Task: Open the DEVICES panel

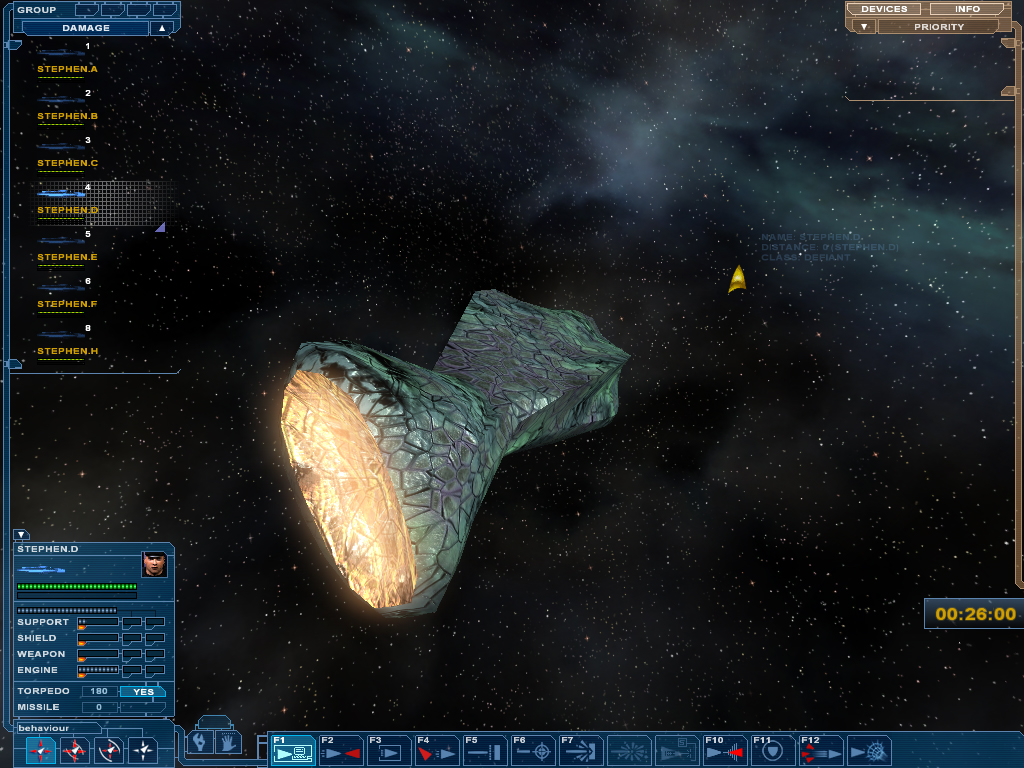Action: [x=884, y=9]
